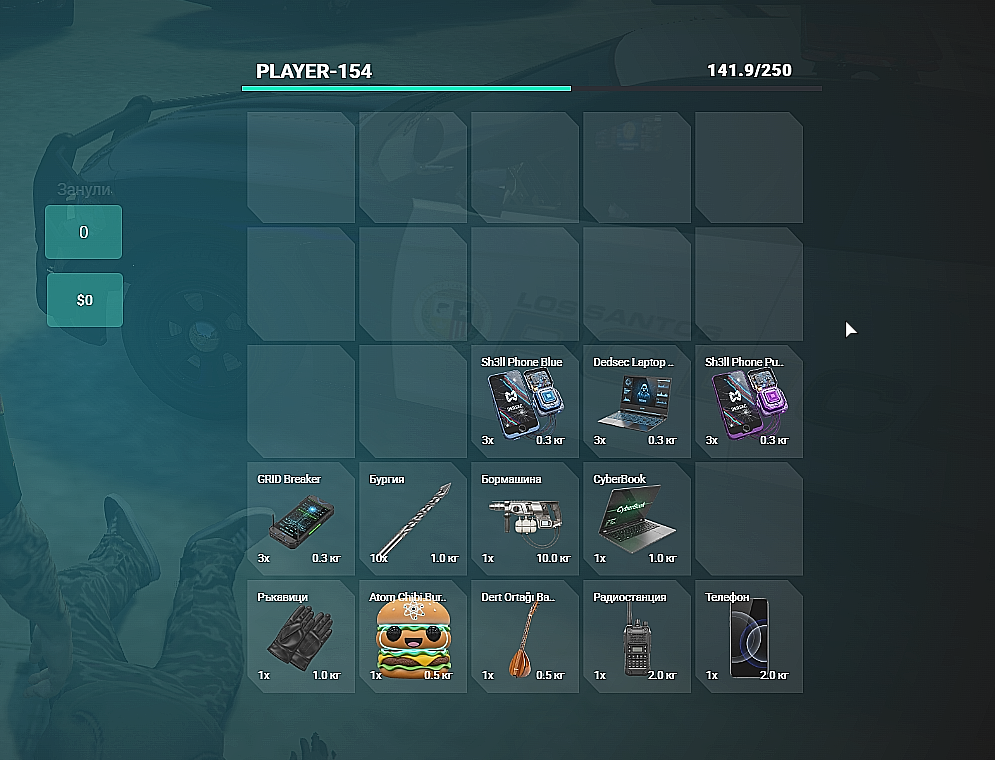Select the Ръкавици gloves item

pos(300,635)
